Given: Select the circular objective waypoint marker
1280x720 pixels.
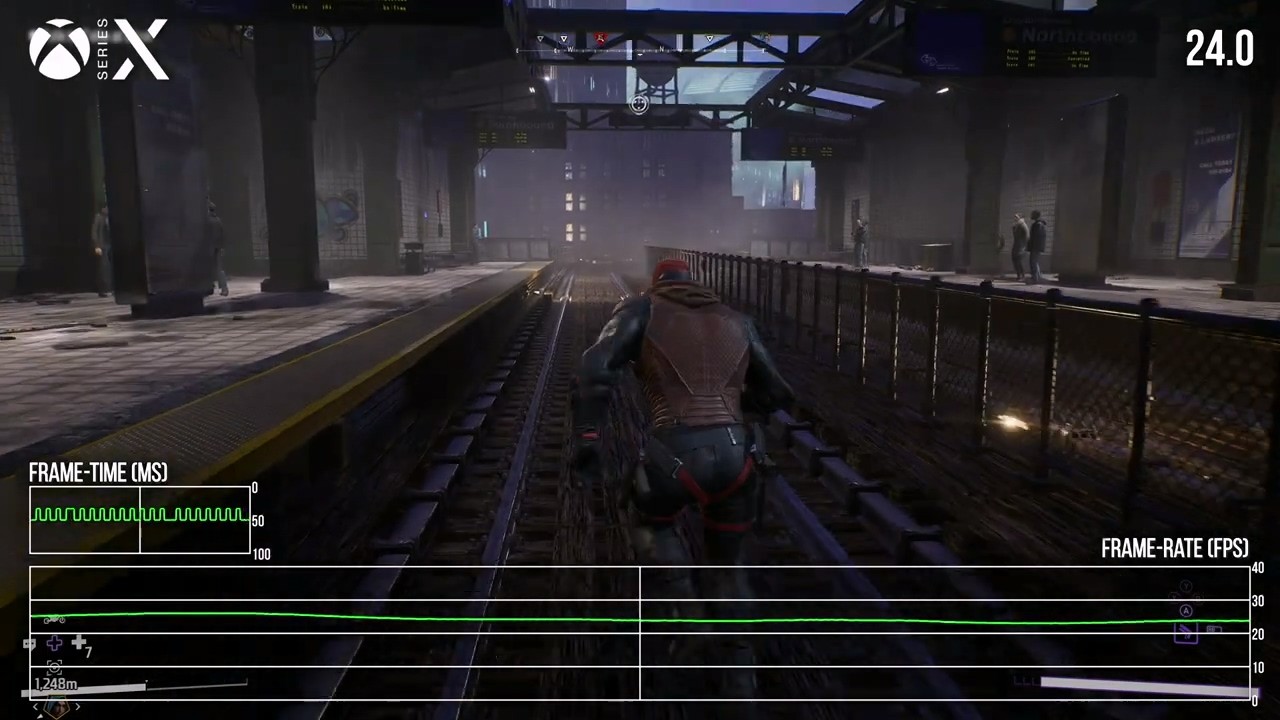Looking at the screenshot, I should [x=639, y=103].
